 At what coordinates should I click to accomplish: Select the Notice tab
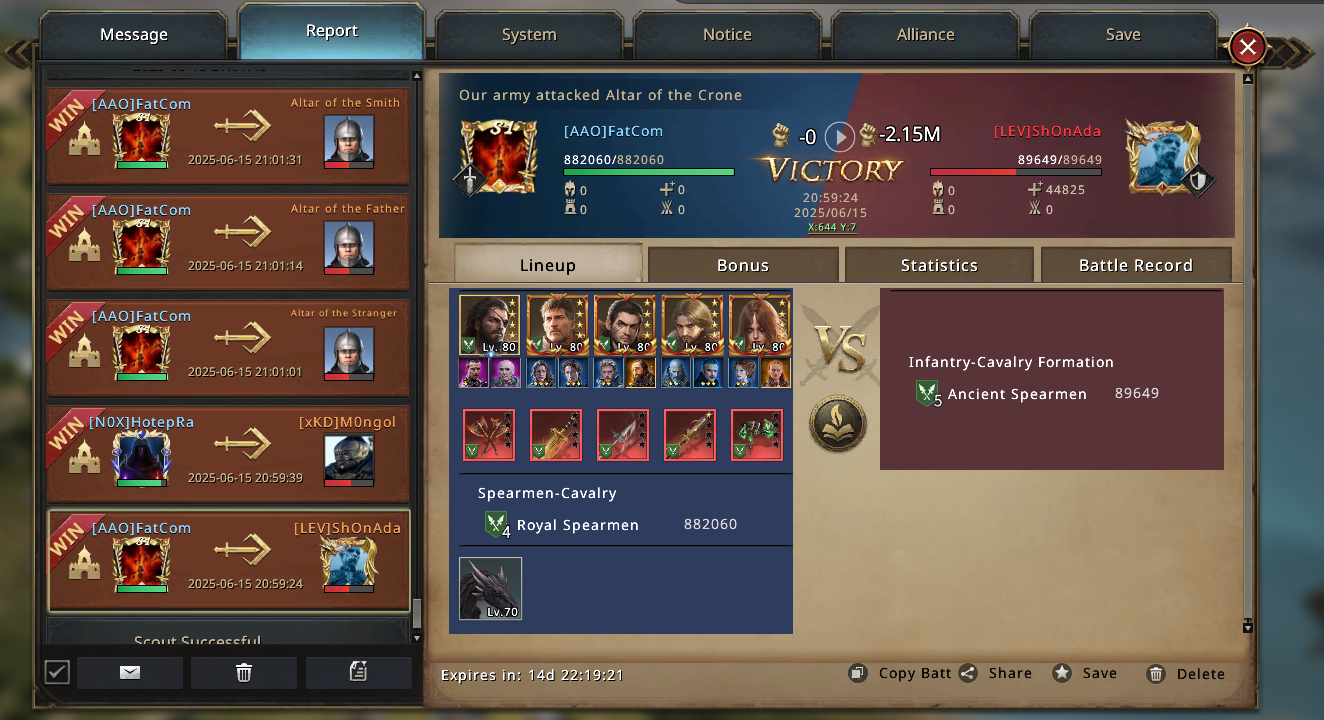[x=727, y=35]
